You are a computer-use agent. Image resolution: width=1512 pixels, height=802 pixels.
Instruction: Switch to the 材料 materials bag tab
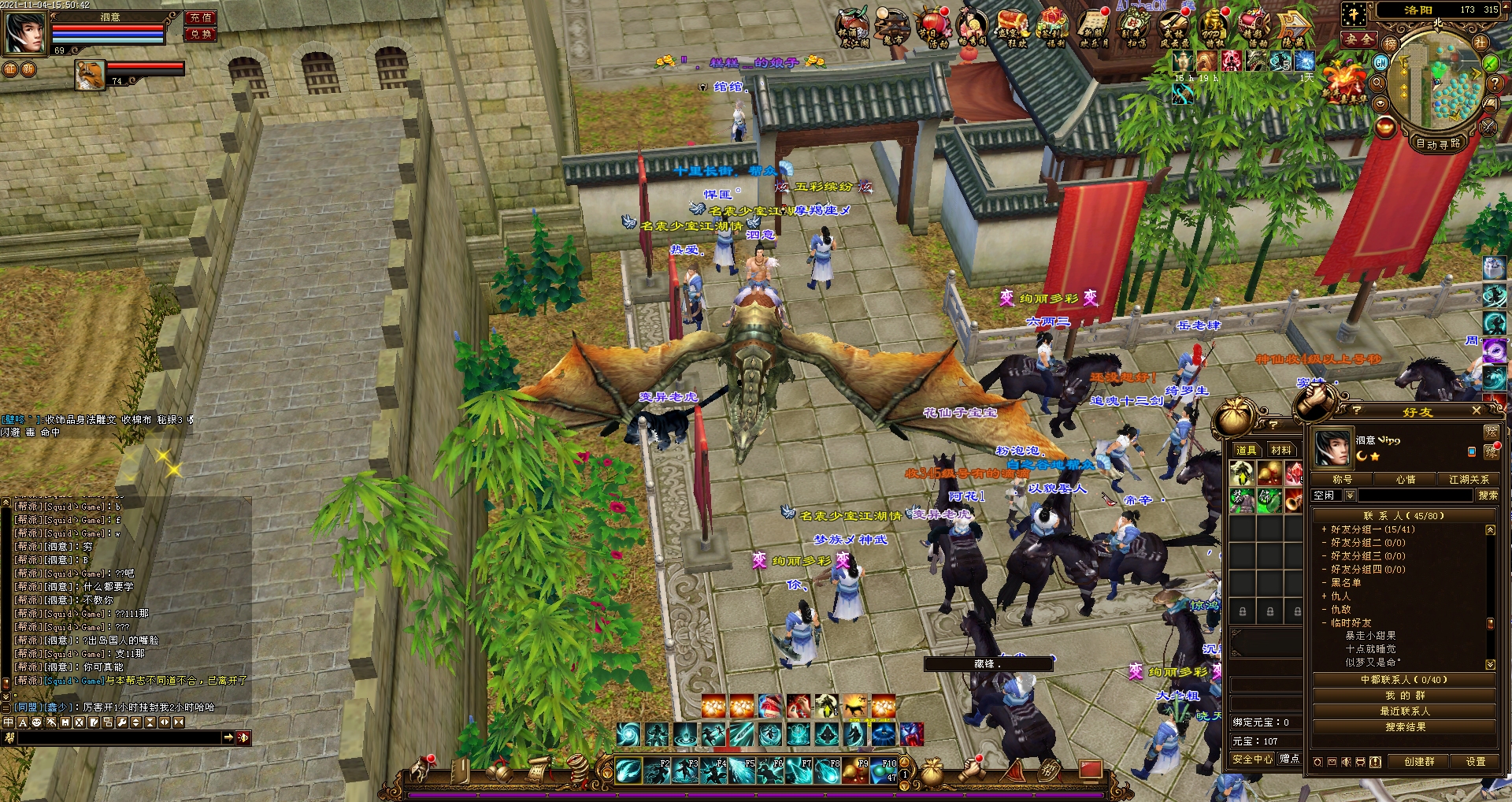1281,451
